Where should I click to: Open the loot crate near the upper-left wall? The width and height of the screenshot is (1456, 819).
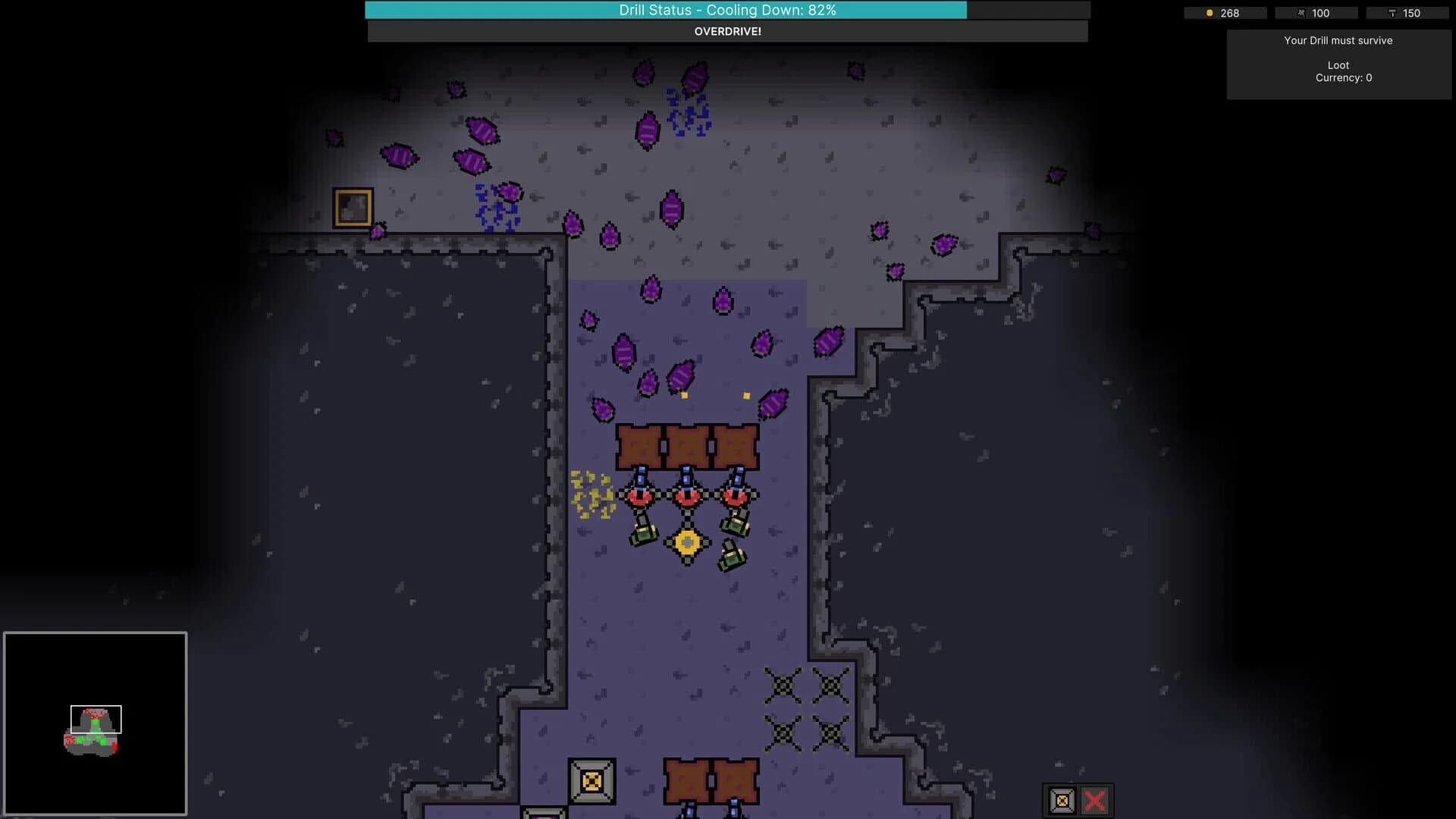353,208
